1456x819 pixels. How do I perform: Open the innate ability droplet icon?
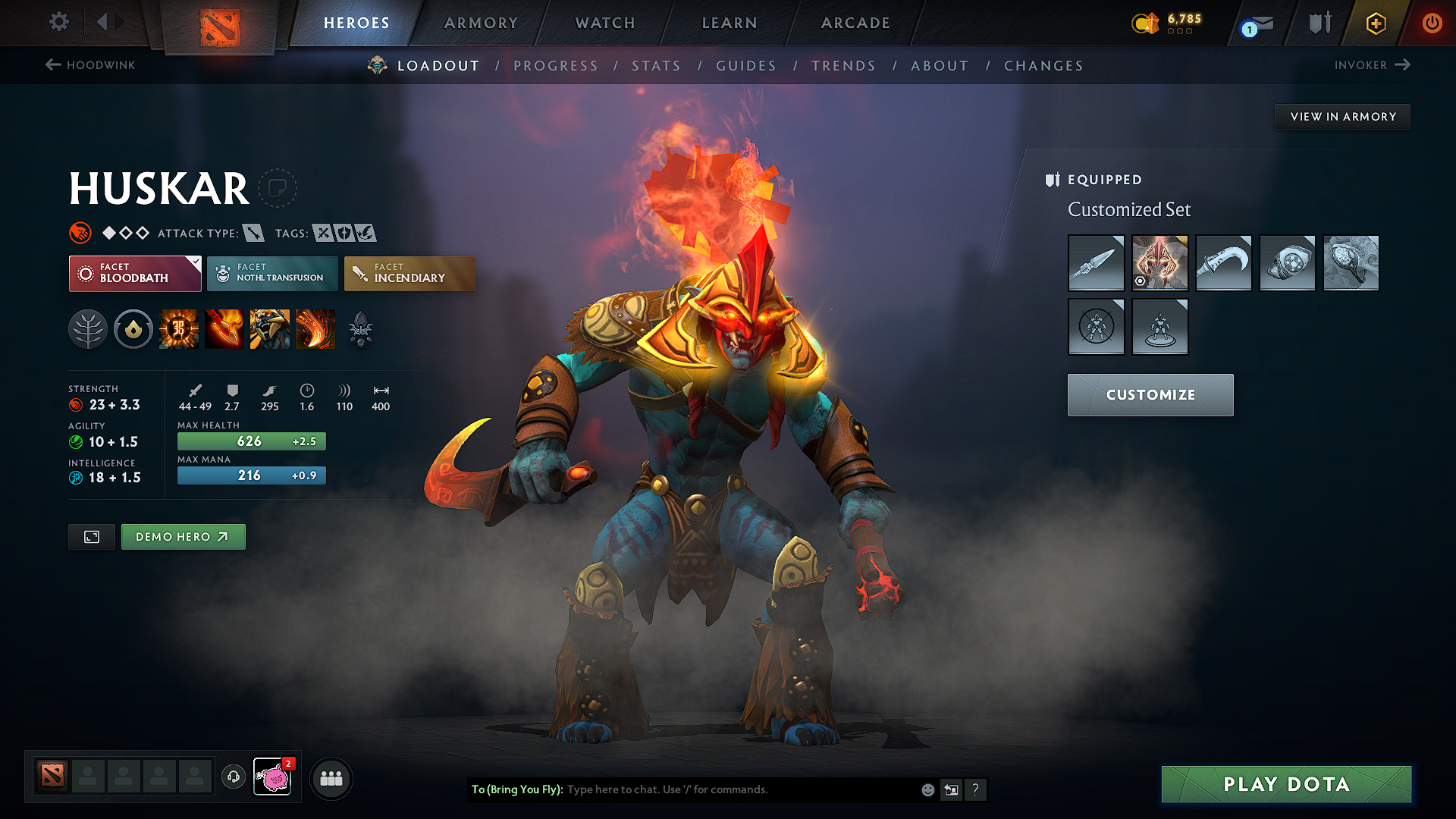pos(133,328)
